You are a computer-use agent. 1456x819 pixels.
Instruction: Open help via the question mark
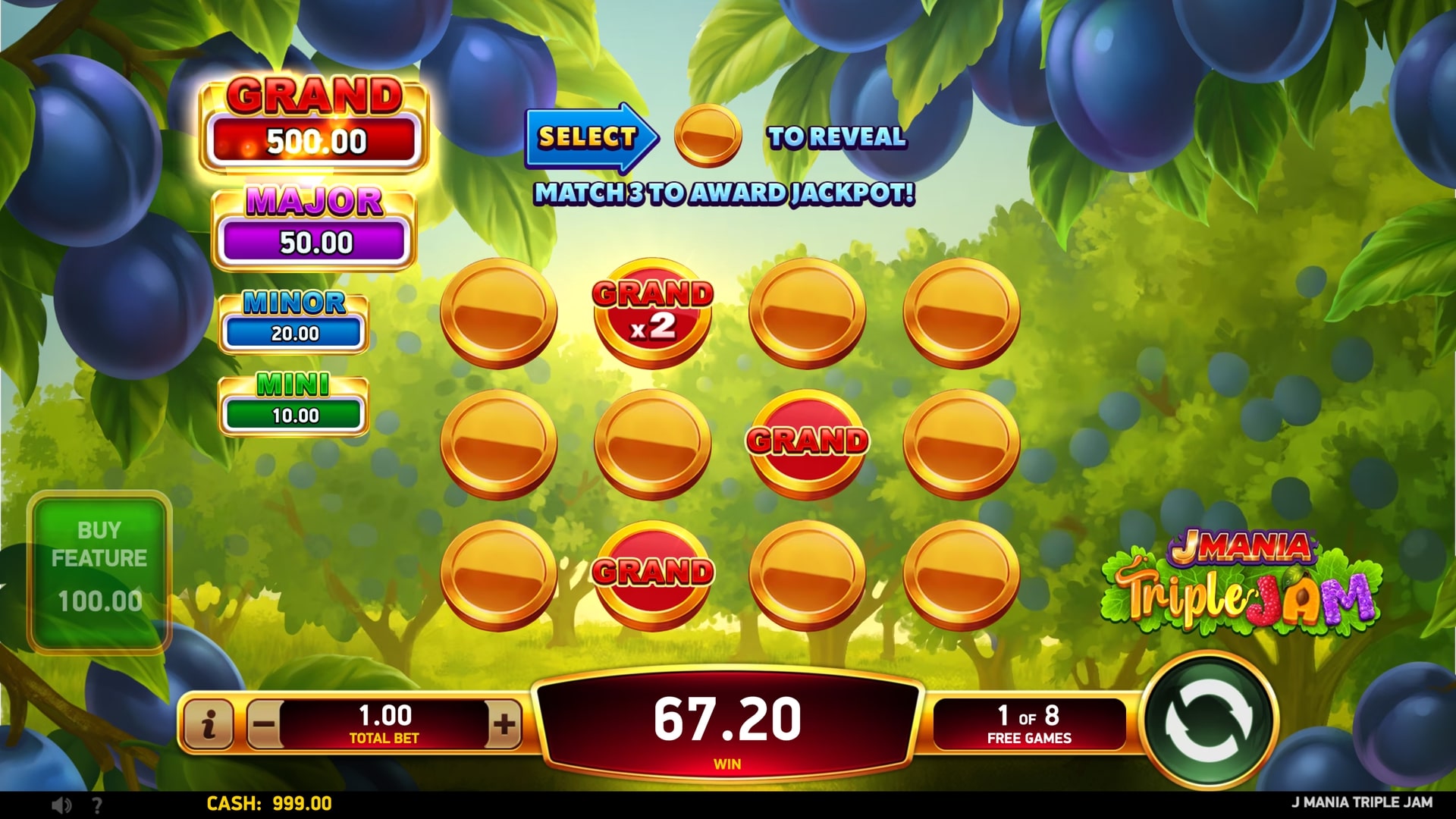(96, 805)
